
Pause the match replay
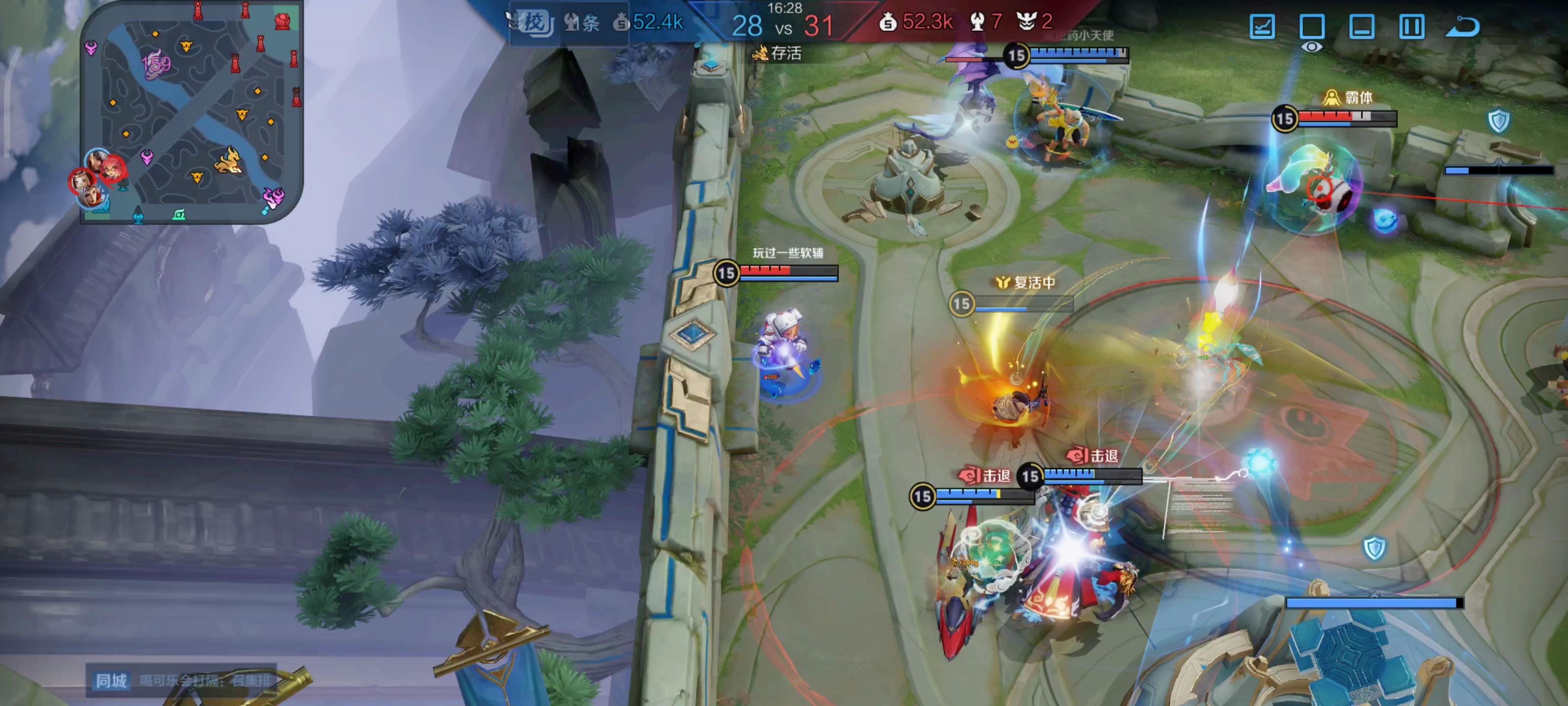[x=1412, y=27]
